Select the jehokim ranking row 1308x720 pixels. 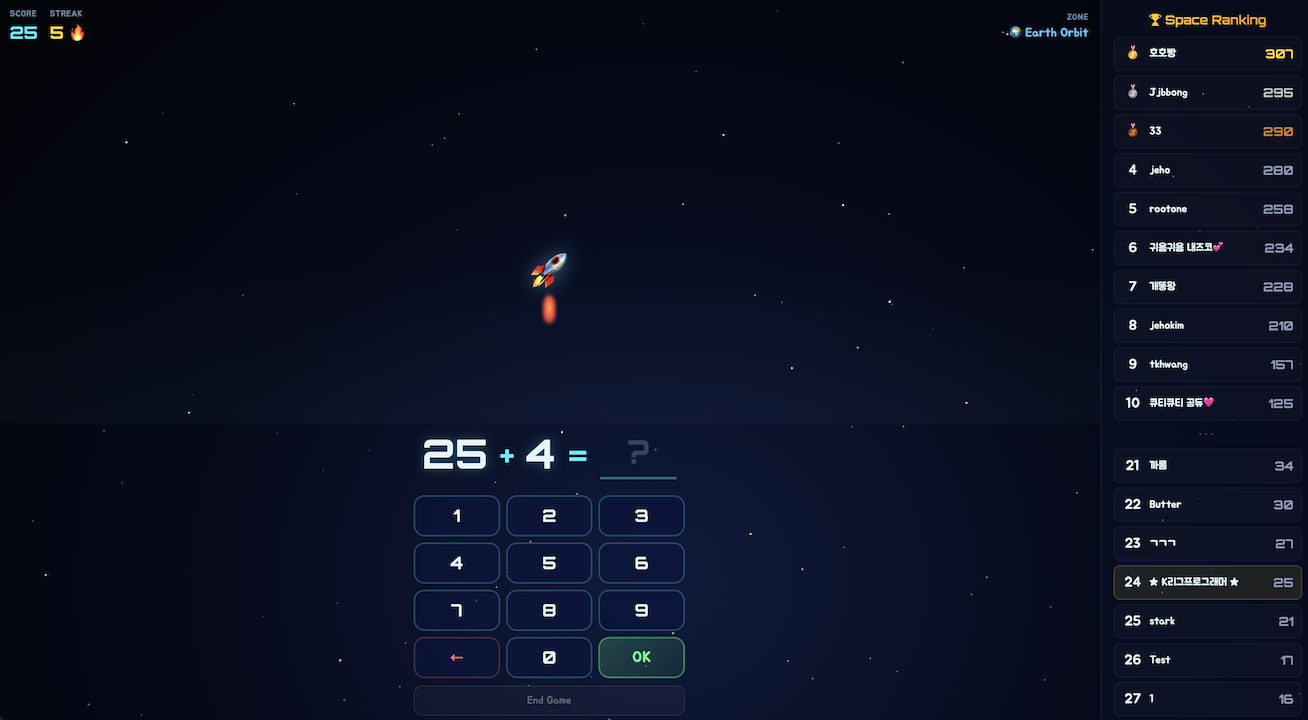[x=1208, y=325]
